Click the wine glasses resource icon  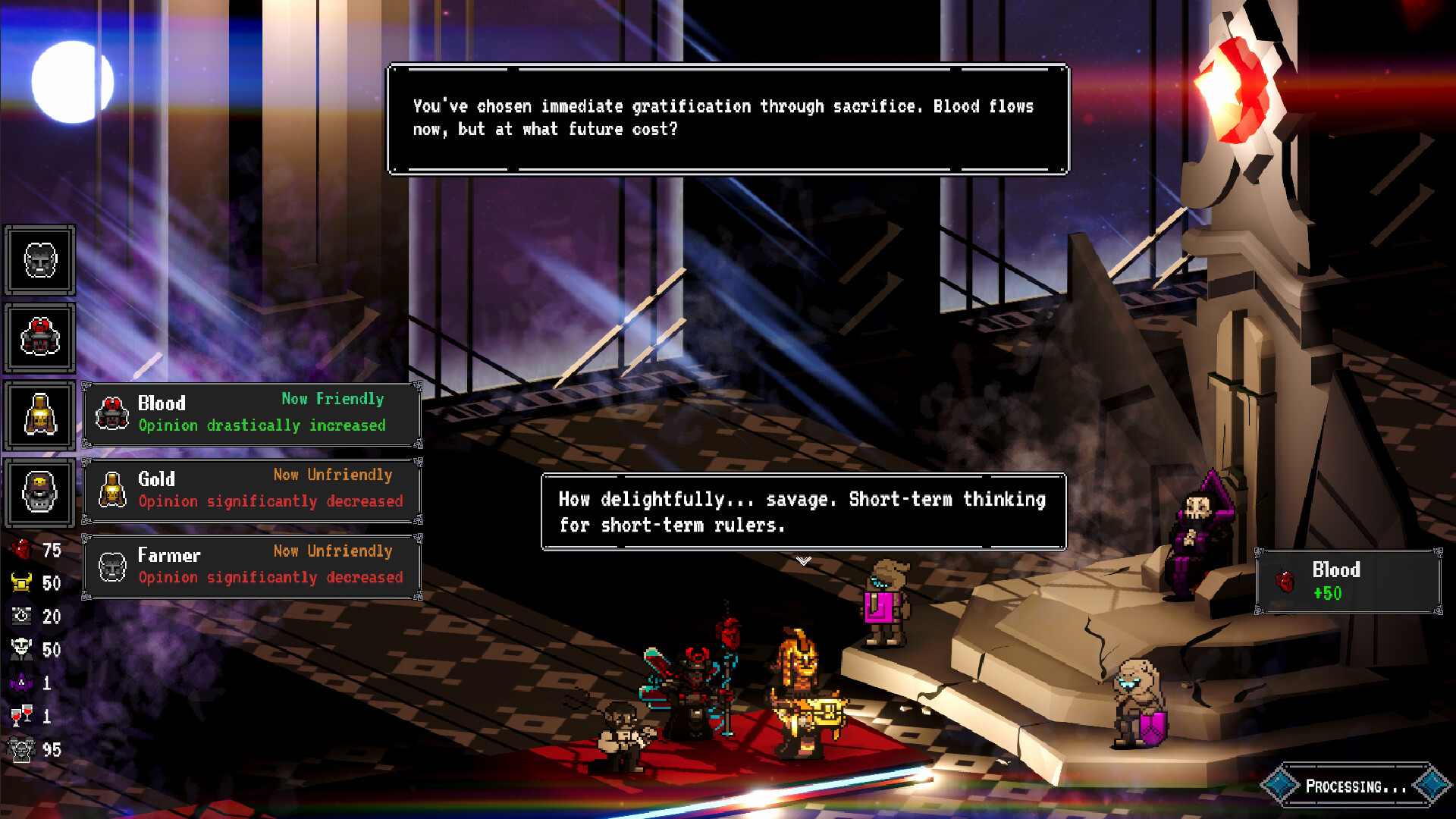click(21, 715)
